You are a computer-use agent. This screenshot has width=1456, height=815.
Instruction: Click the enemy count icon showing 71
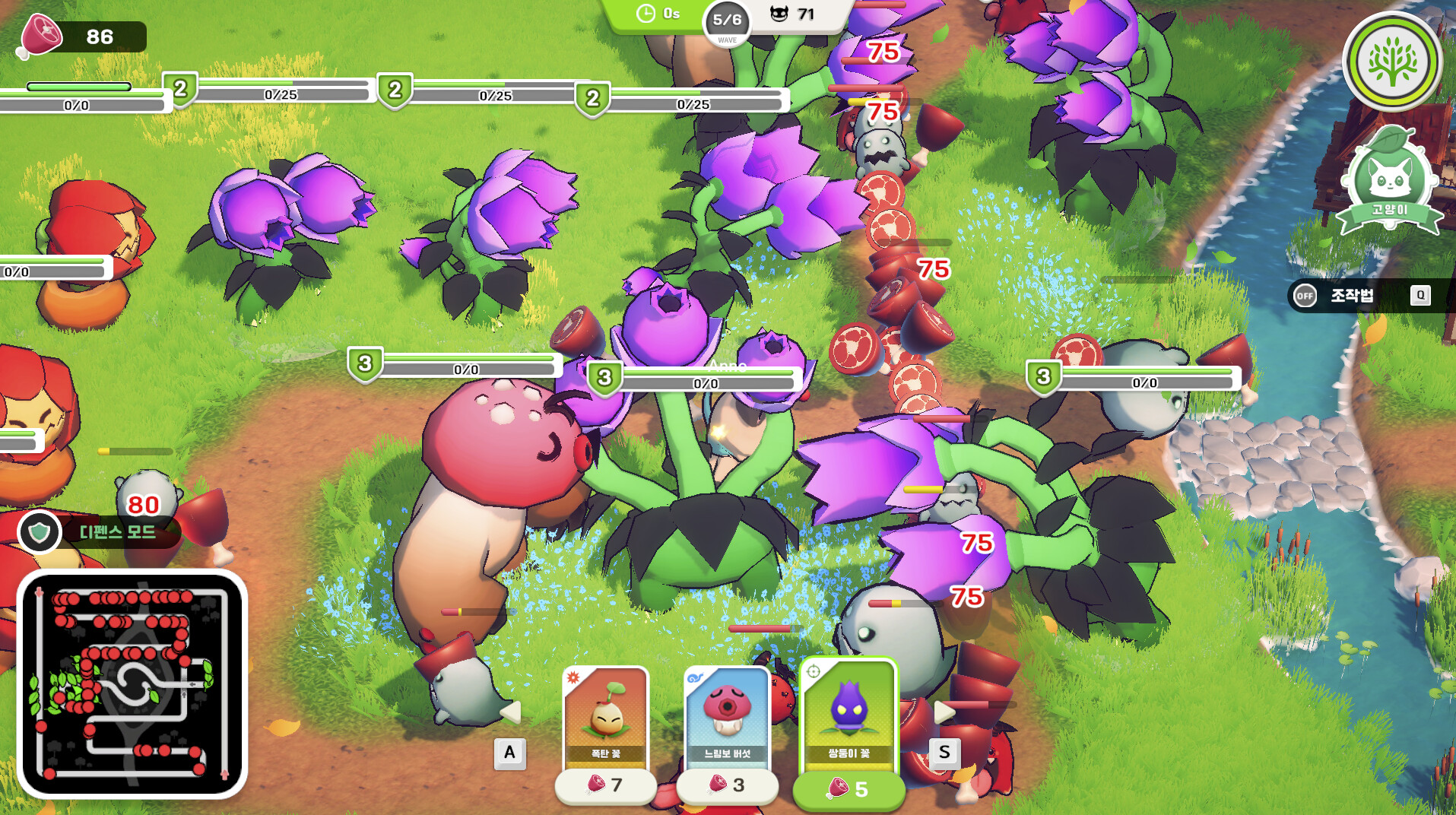coord(777,13)
